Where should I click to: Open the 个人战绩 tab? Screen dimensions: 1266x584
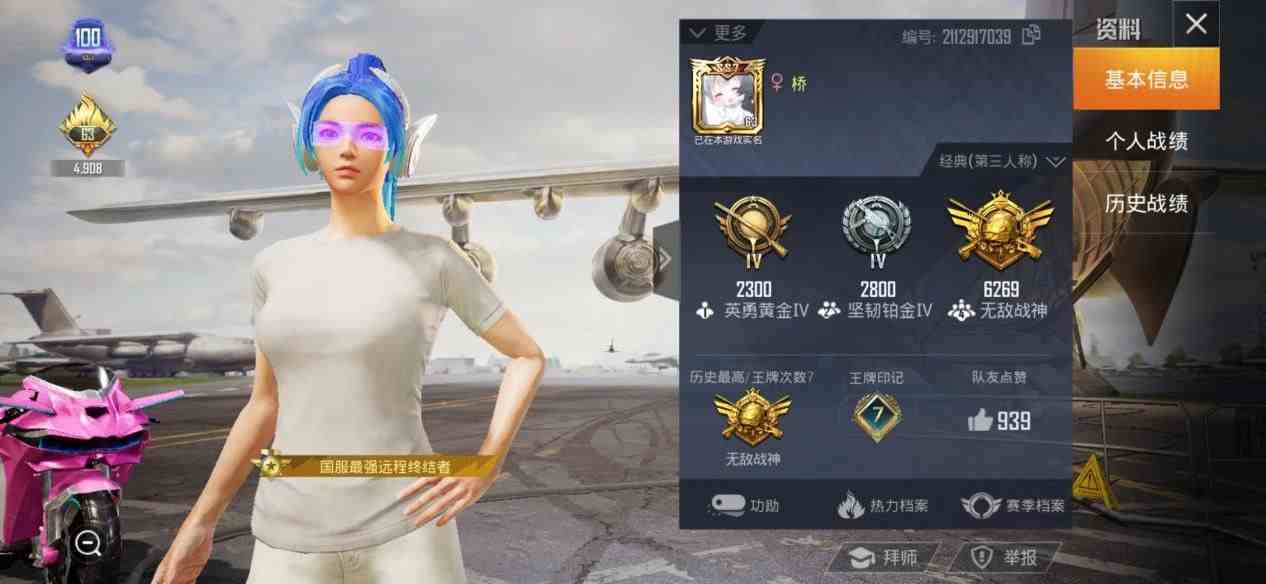coord(1146,142)
